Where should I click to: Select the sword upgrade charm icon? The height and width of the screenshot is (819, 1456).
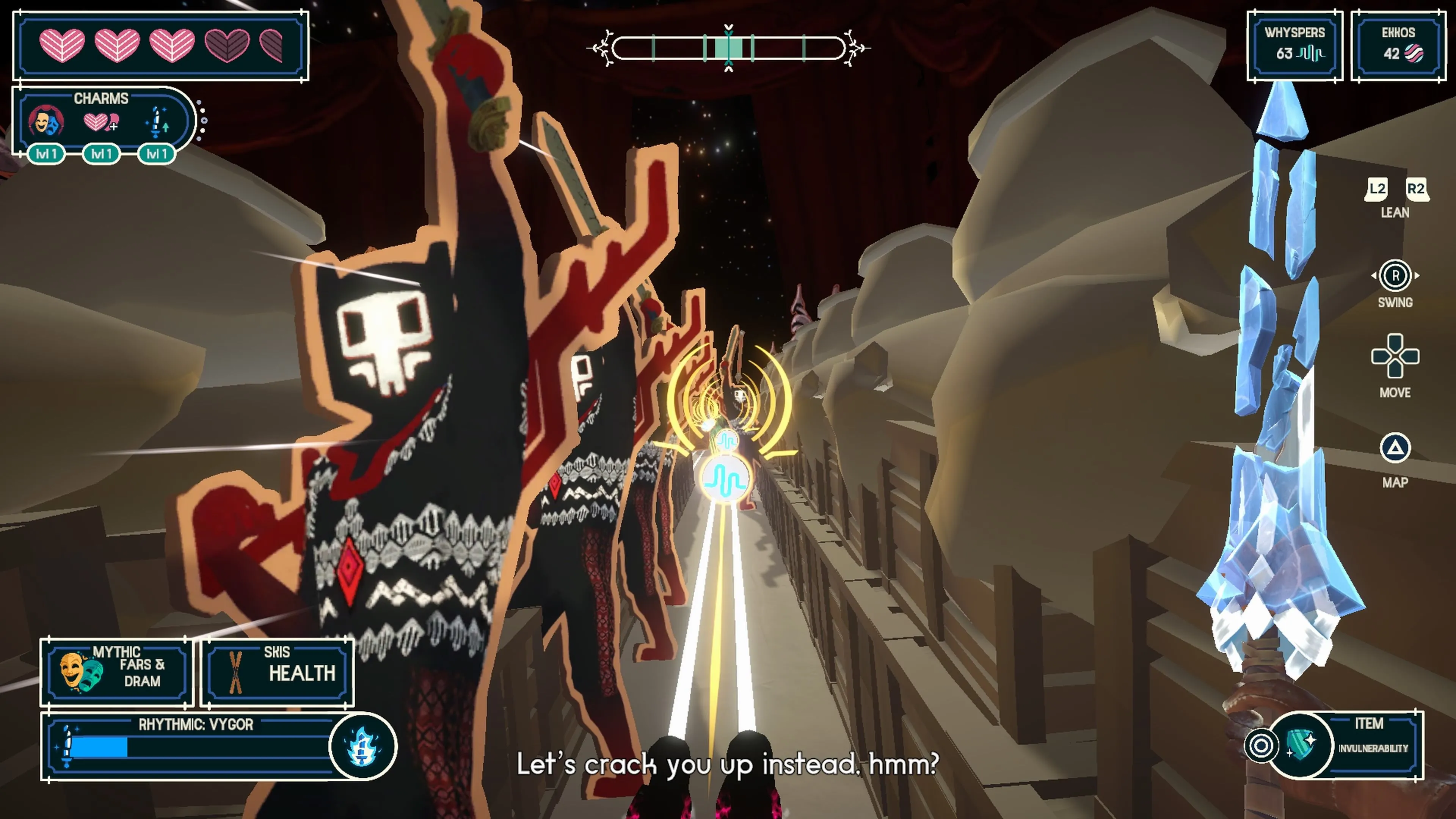click(157, 121)
